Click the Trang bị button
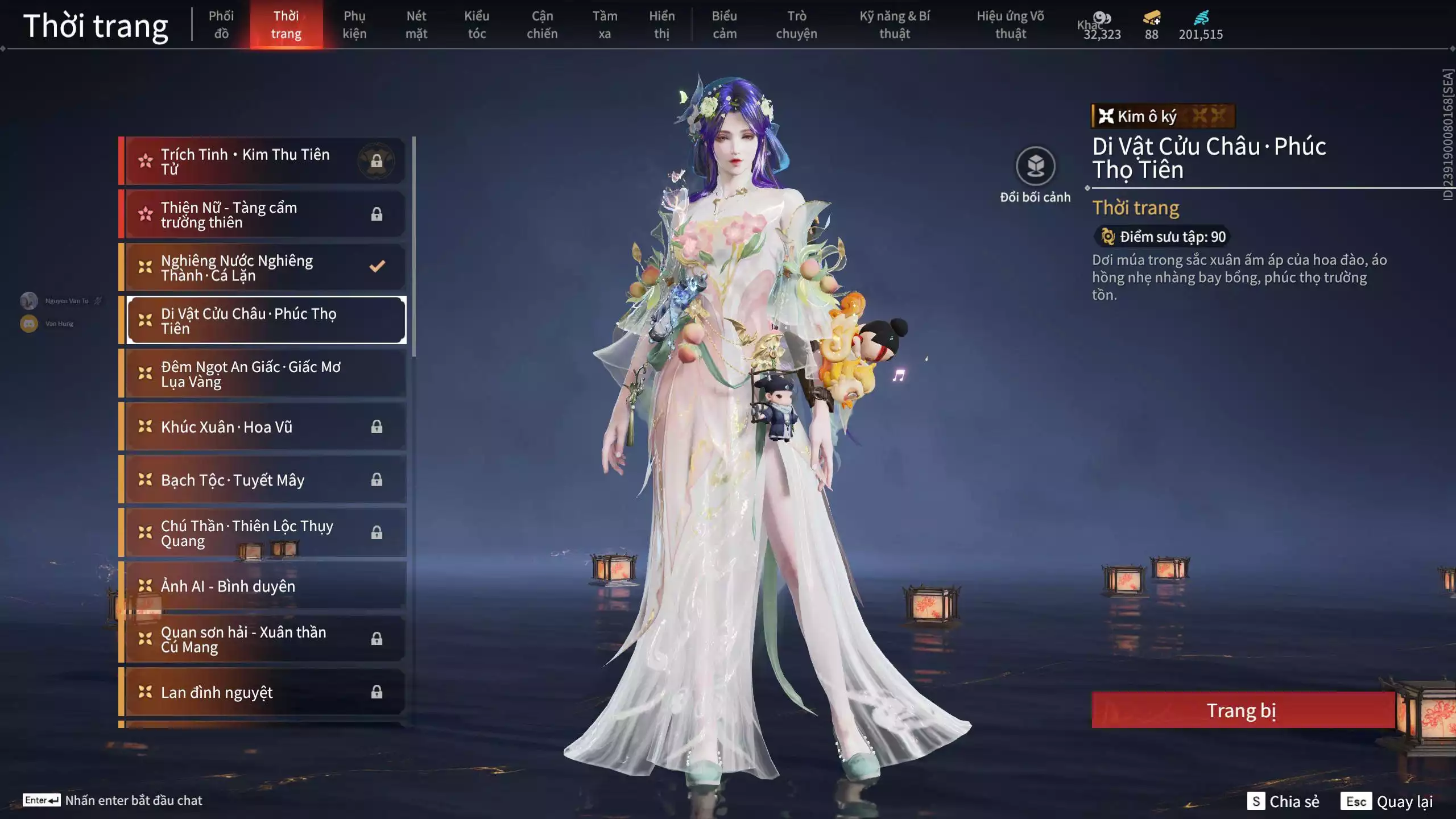This screenshot has width=1456, height=819. click(x=1243, y=711)
